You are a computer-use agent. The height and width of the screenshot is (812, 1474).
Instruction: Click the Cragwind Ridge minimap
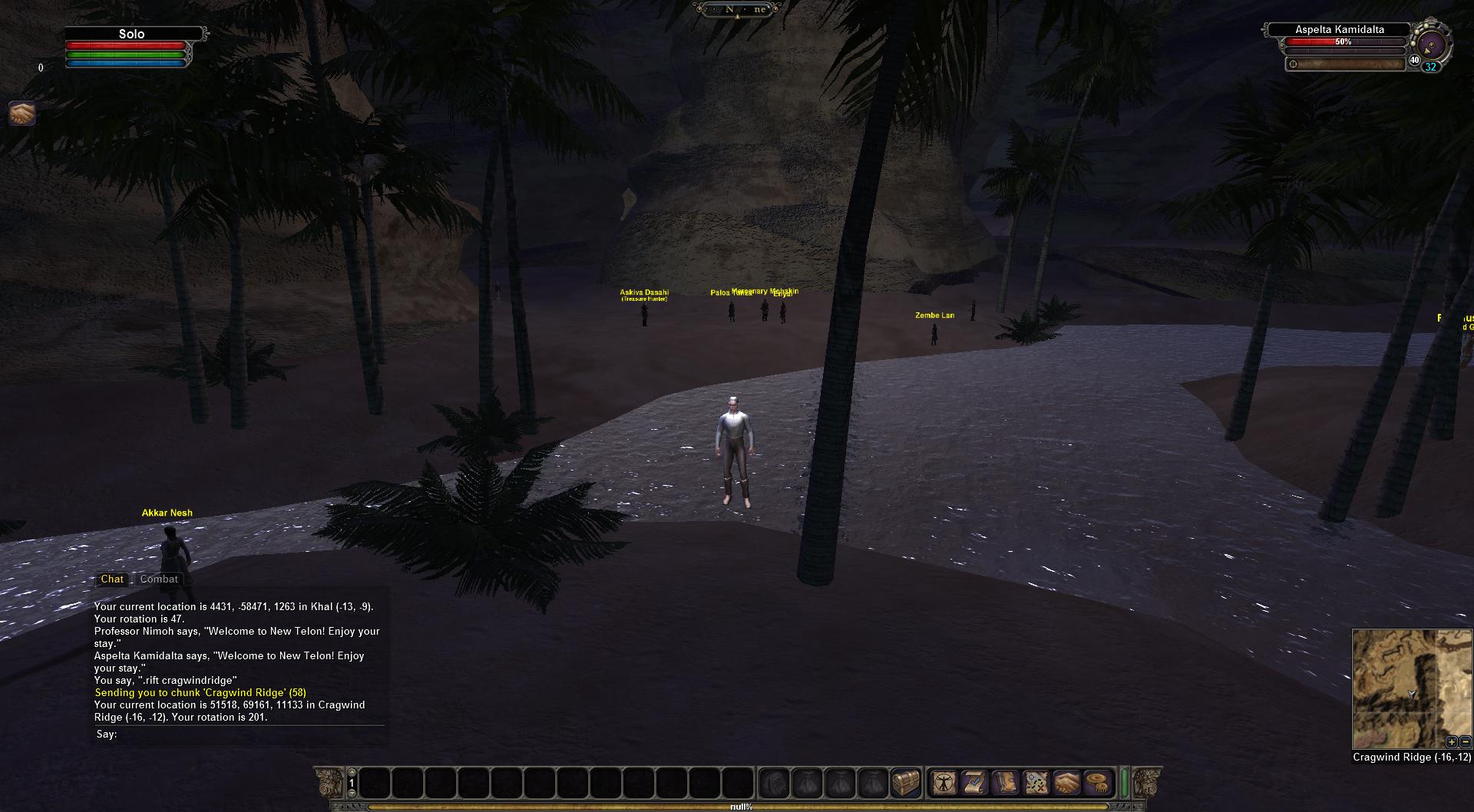click(x=1411, y=688)
